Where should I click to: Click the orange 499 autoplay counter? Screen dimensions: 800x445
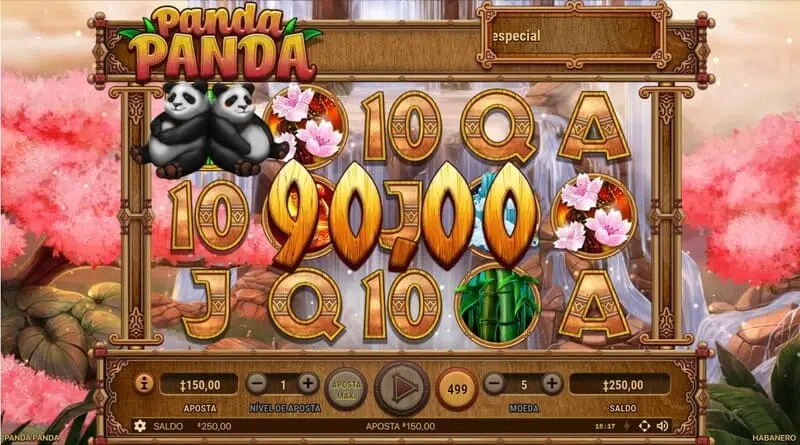point(456,387)
